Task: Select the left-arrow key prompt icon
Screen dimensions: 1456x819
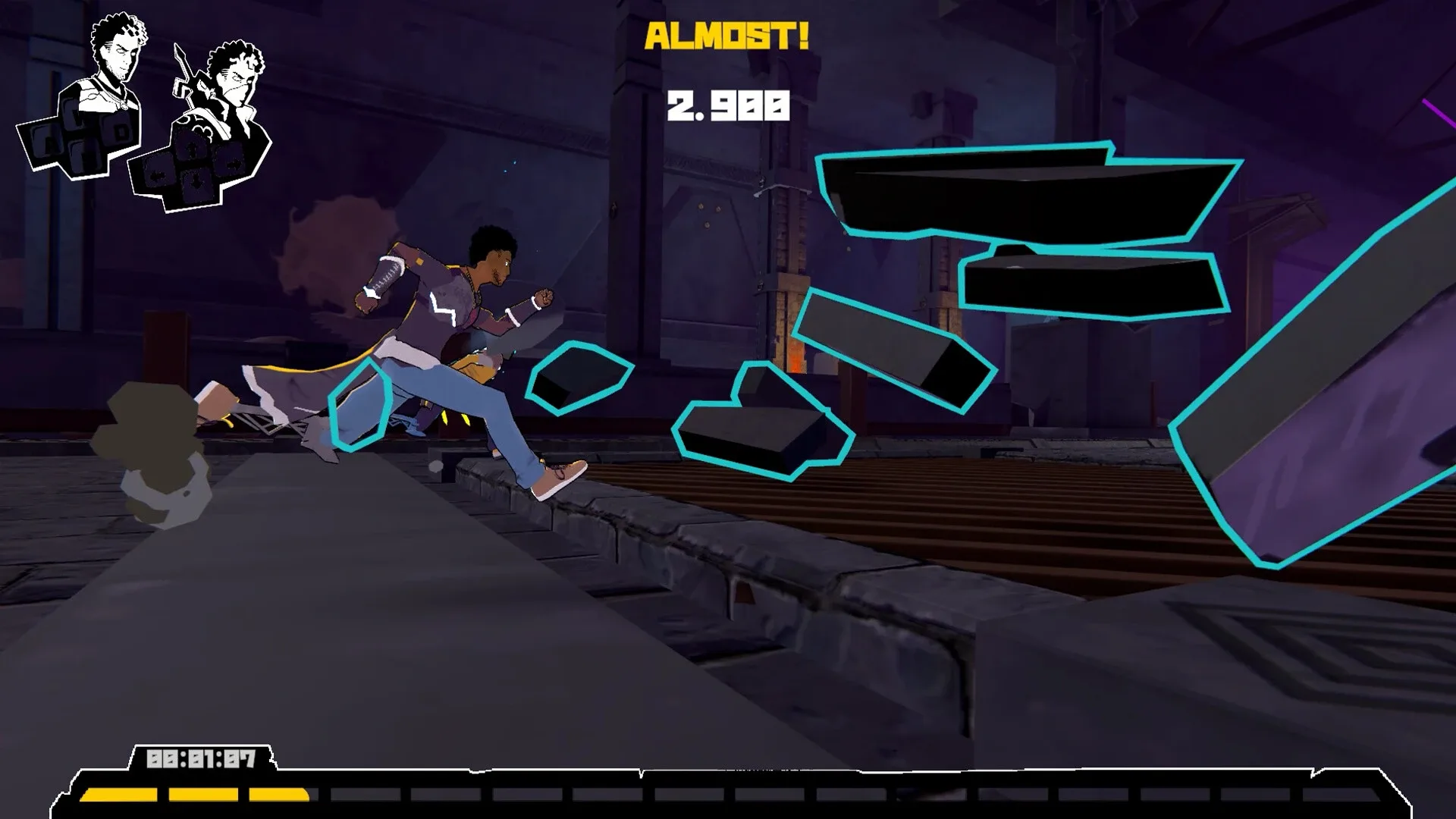Action: pyautogui.click(x=158, y=175)
